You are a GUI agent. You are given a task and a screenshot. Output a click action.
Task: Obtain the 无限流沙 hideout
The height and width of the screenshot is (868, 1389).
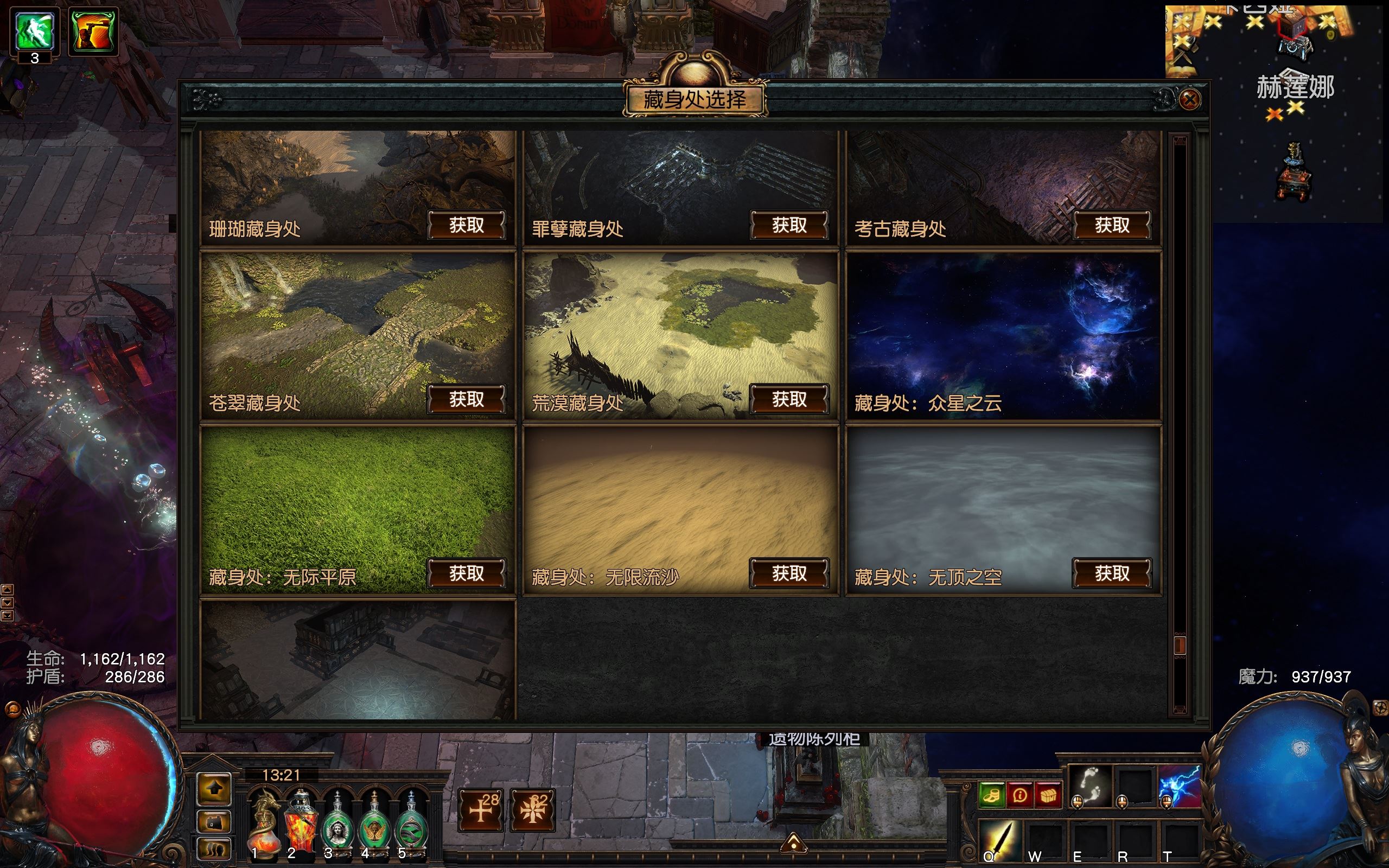coord(788,573)
